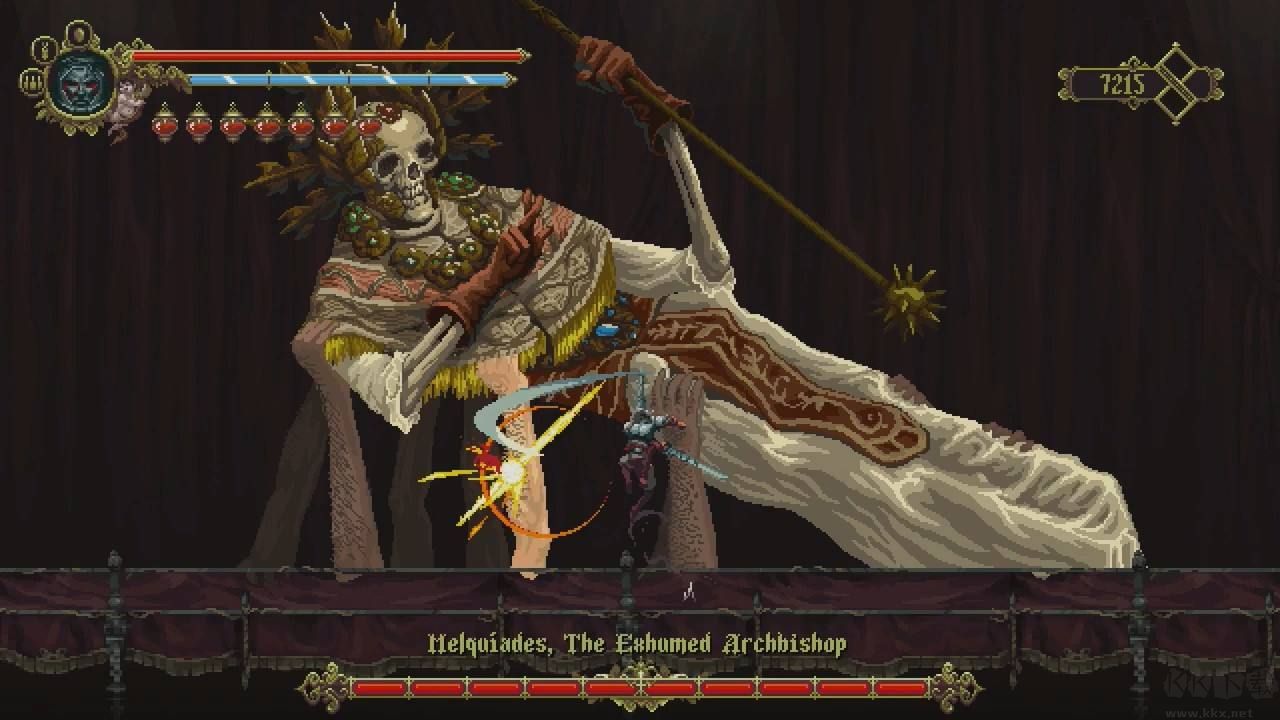Click the first Bile Flask vessel

tap(165, 124)
